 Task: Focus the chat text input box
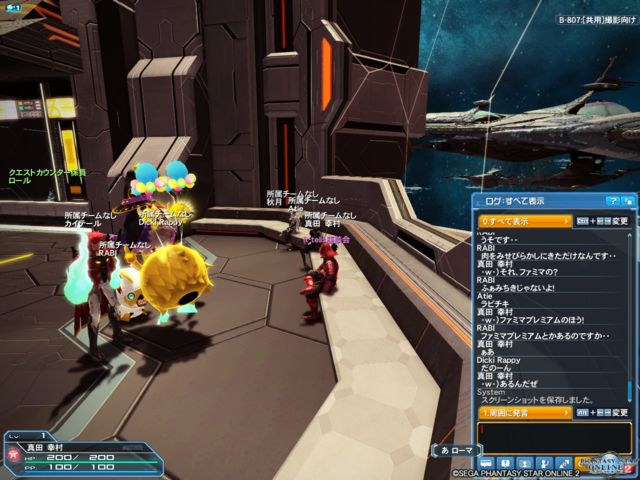click(x=553, y=436)
